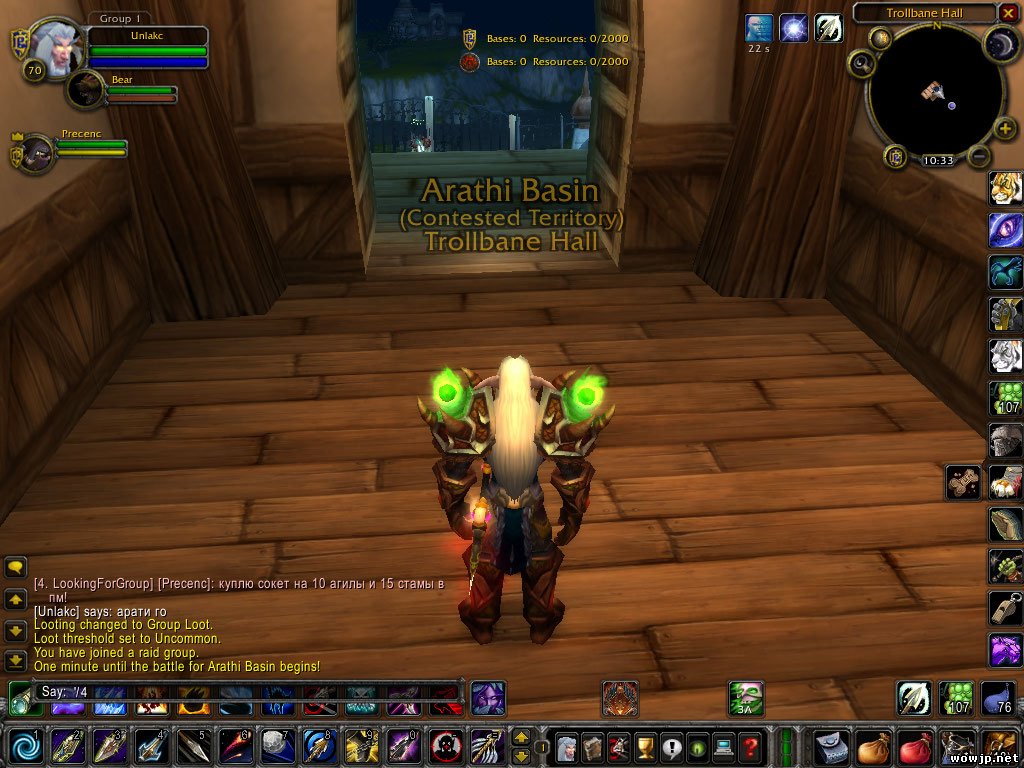Open the battleground status shield button by minimap
This screenshot has height=768, width=1024.
[x=896, y=157]
